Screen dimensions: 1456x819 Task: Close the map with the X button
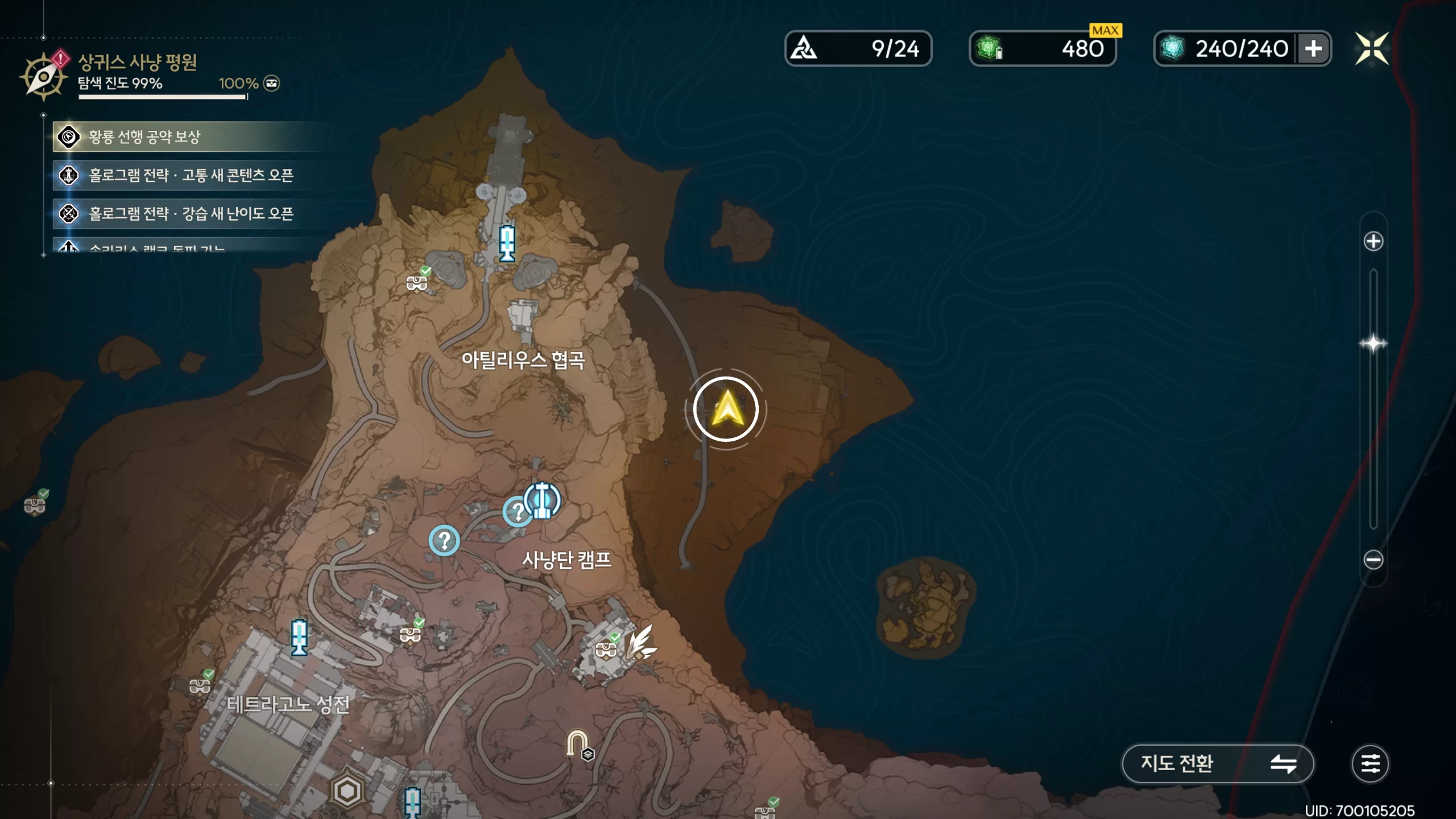coord(1371,48)
